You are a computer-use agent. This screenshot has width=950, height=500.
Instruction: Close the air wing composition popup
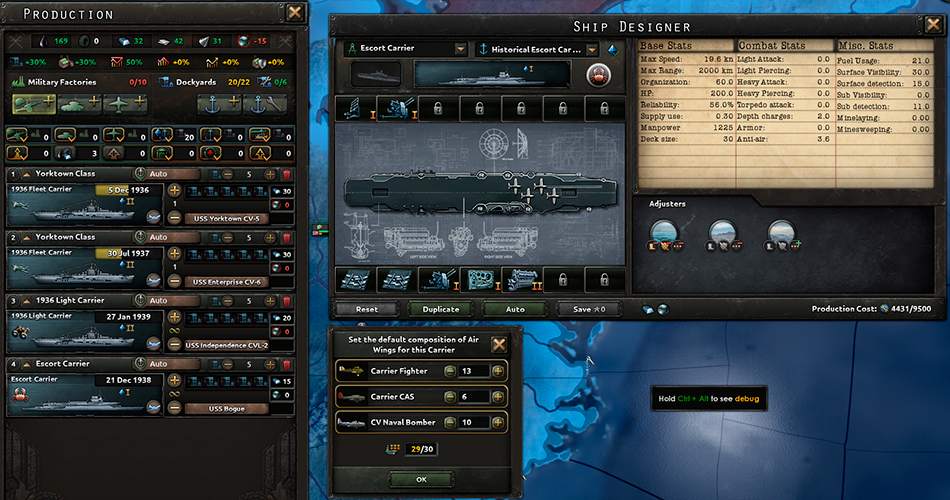coord(498,346)
